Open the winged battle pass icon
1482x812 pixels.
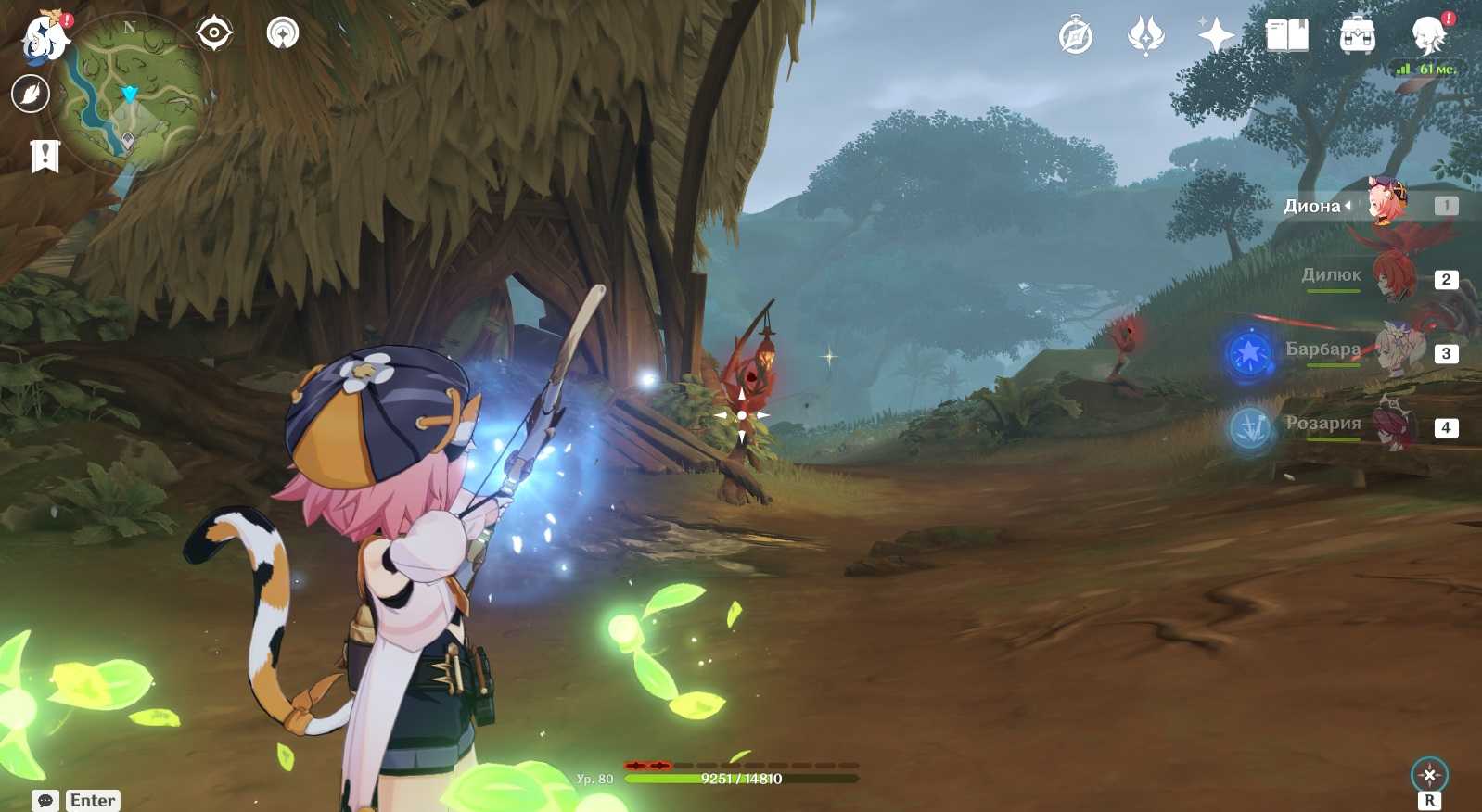tap(1145, 37)
